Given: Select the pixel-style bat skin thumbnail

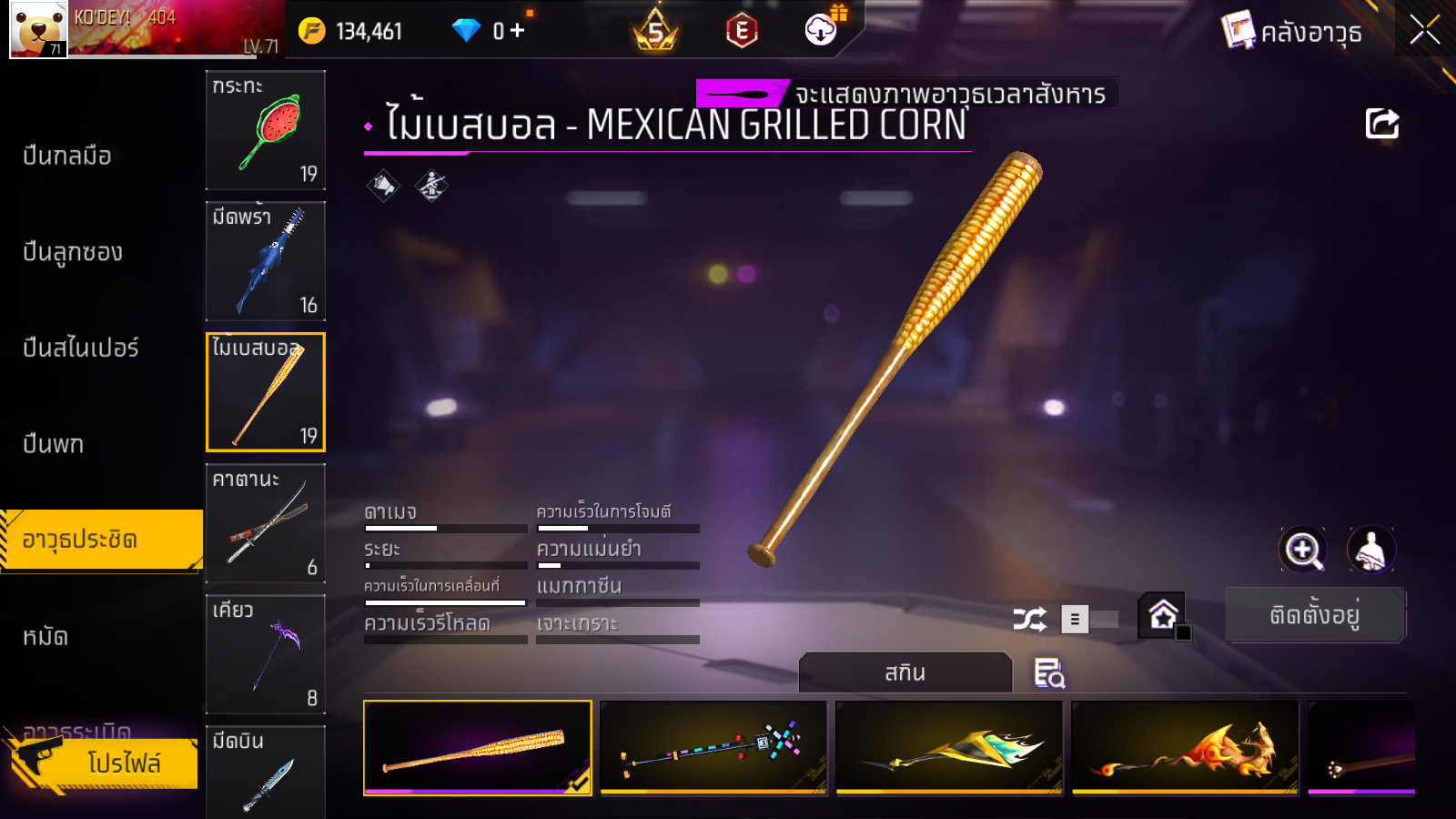Looking at the screenshot, I should [x=713, y=747].
